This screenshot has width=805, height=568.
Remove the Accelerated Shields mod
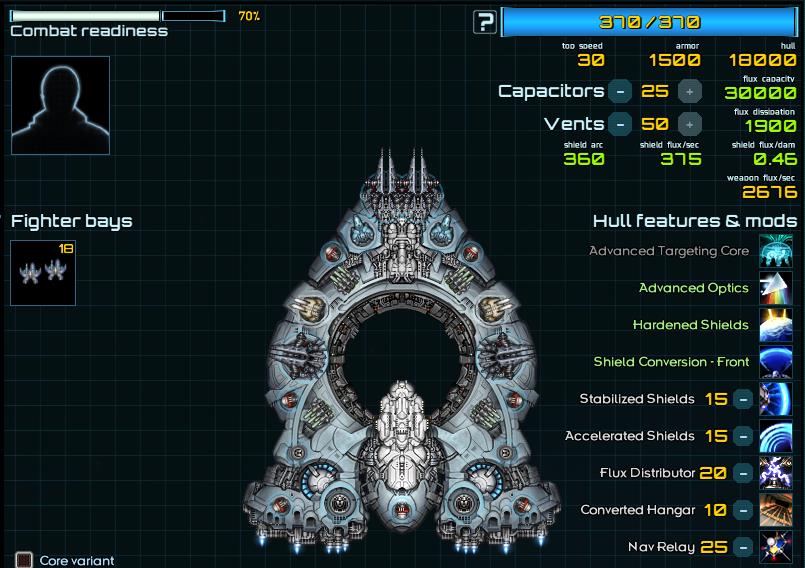click(x=743, y=436)
